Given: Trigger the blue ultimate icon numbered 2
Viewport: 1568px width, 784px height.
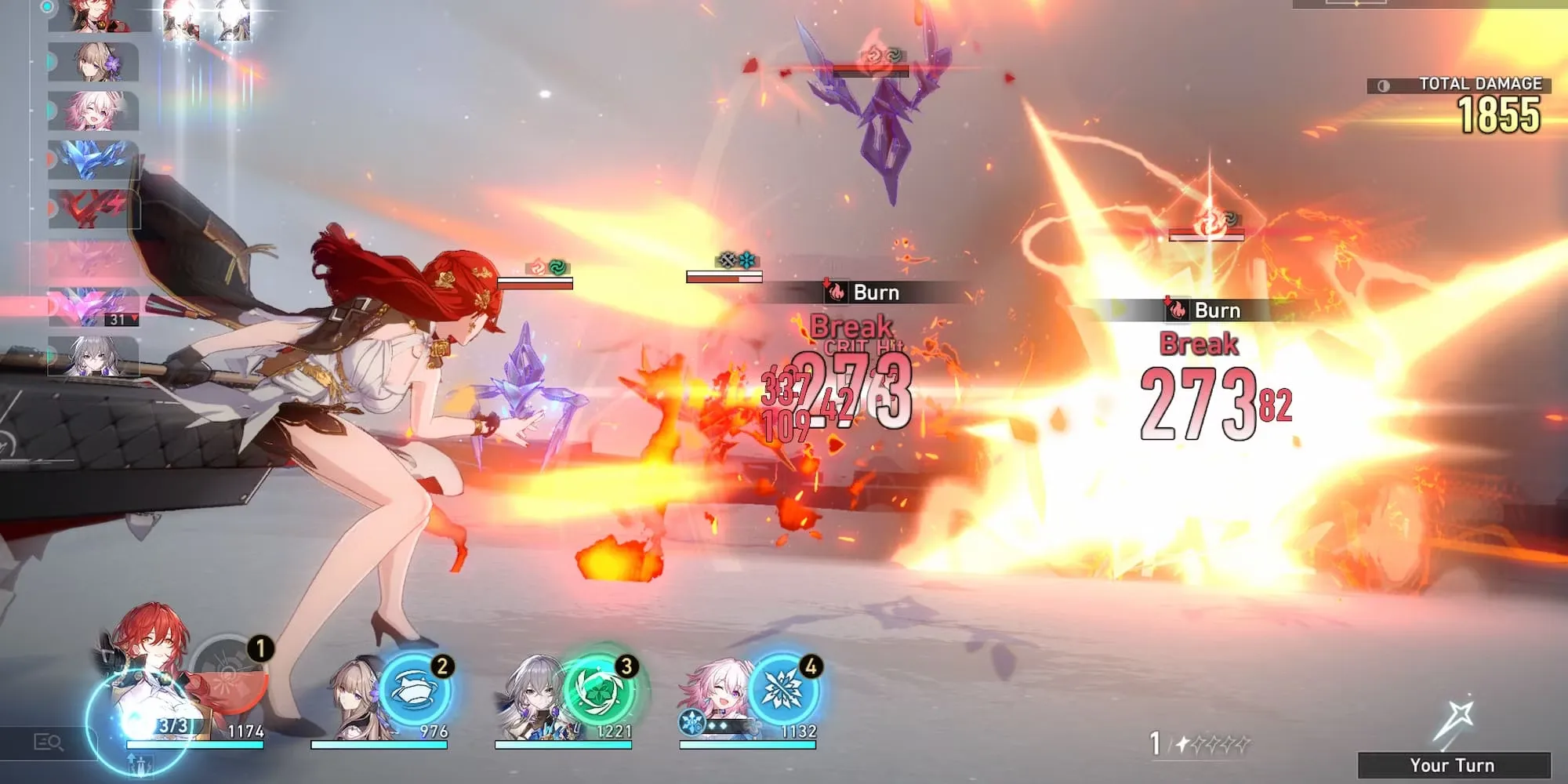Looking at the screenshot, I should pyautogui.click(x=416, y=691).
